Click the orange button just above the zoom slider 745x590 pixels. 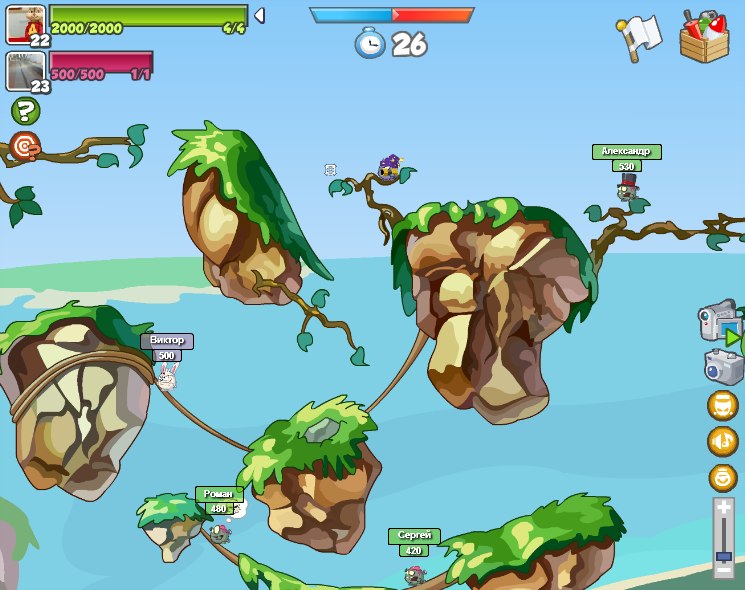(x=722, y=477)
